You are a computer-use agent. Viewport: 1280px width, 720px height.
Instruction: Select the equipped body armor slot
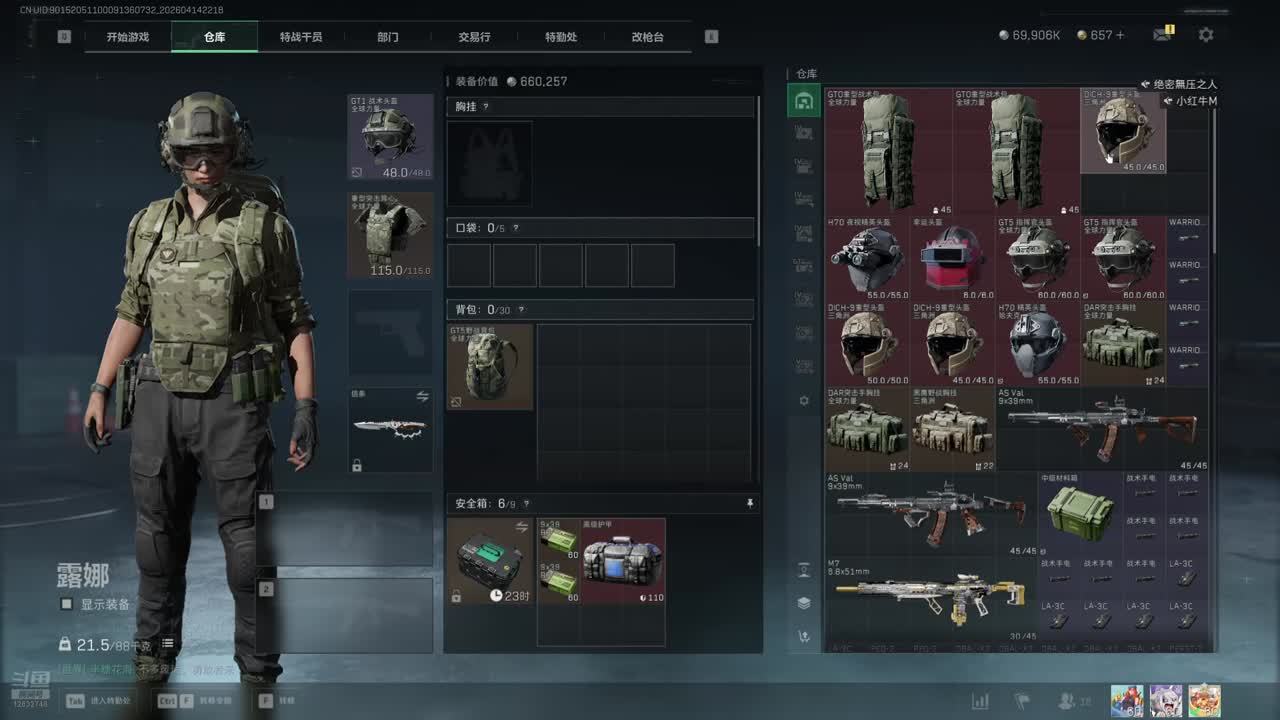coord(390,234)
